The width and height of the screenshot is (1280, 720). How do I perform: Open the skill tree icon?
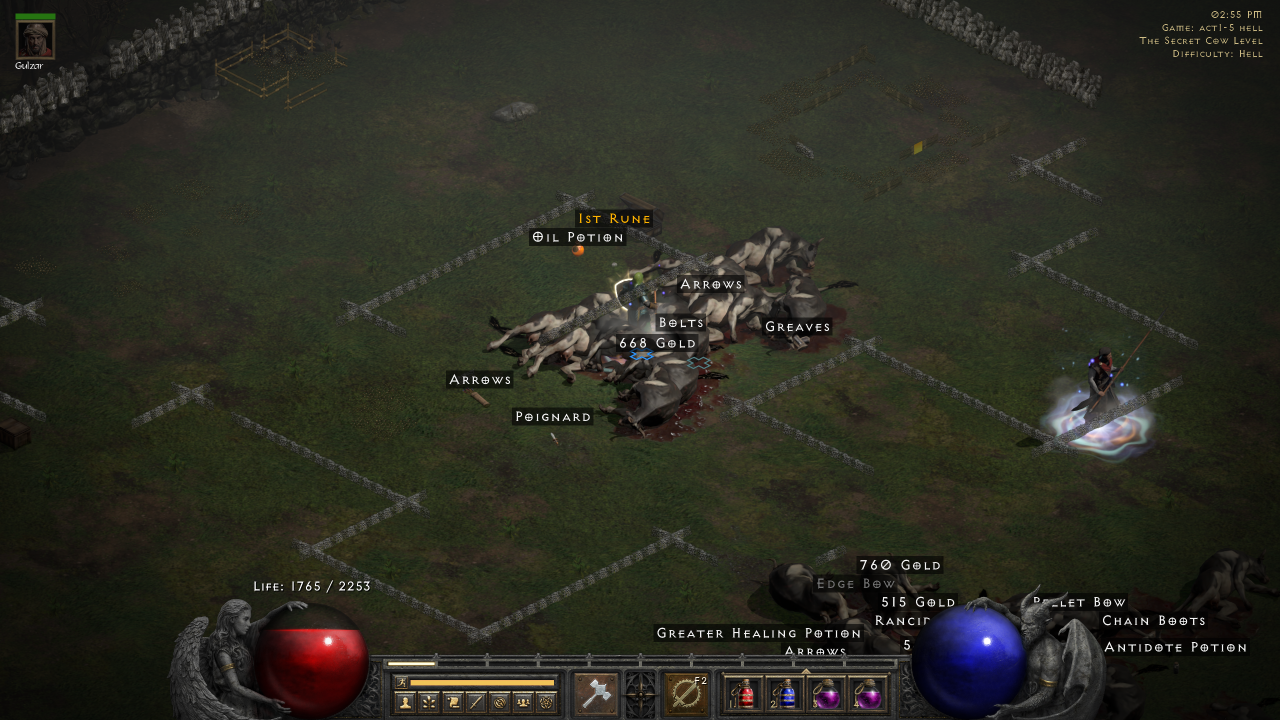click(x=427, y=702)
